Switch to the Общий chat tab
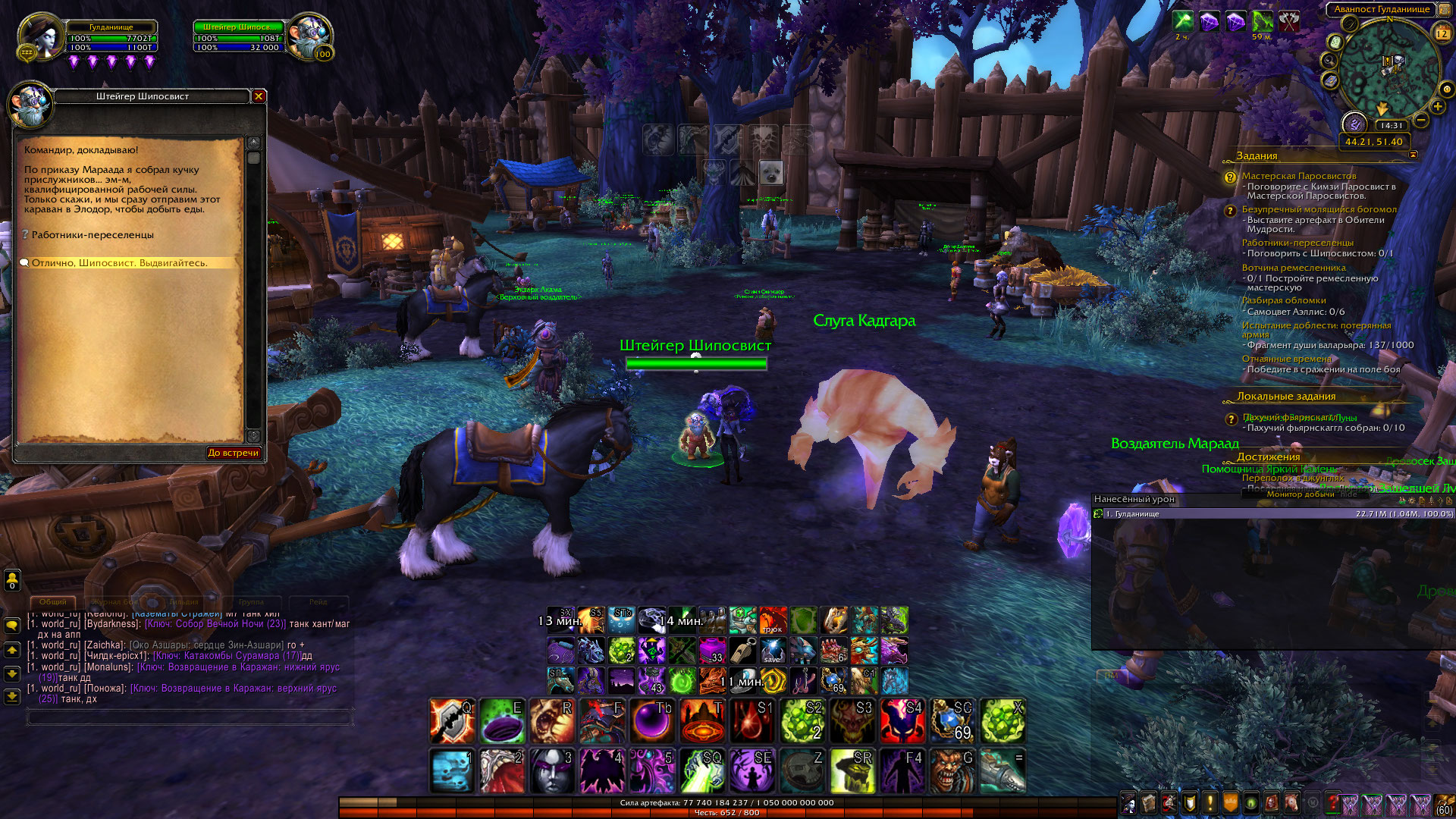 [x=53, y=602]
